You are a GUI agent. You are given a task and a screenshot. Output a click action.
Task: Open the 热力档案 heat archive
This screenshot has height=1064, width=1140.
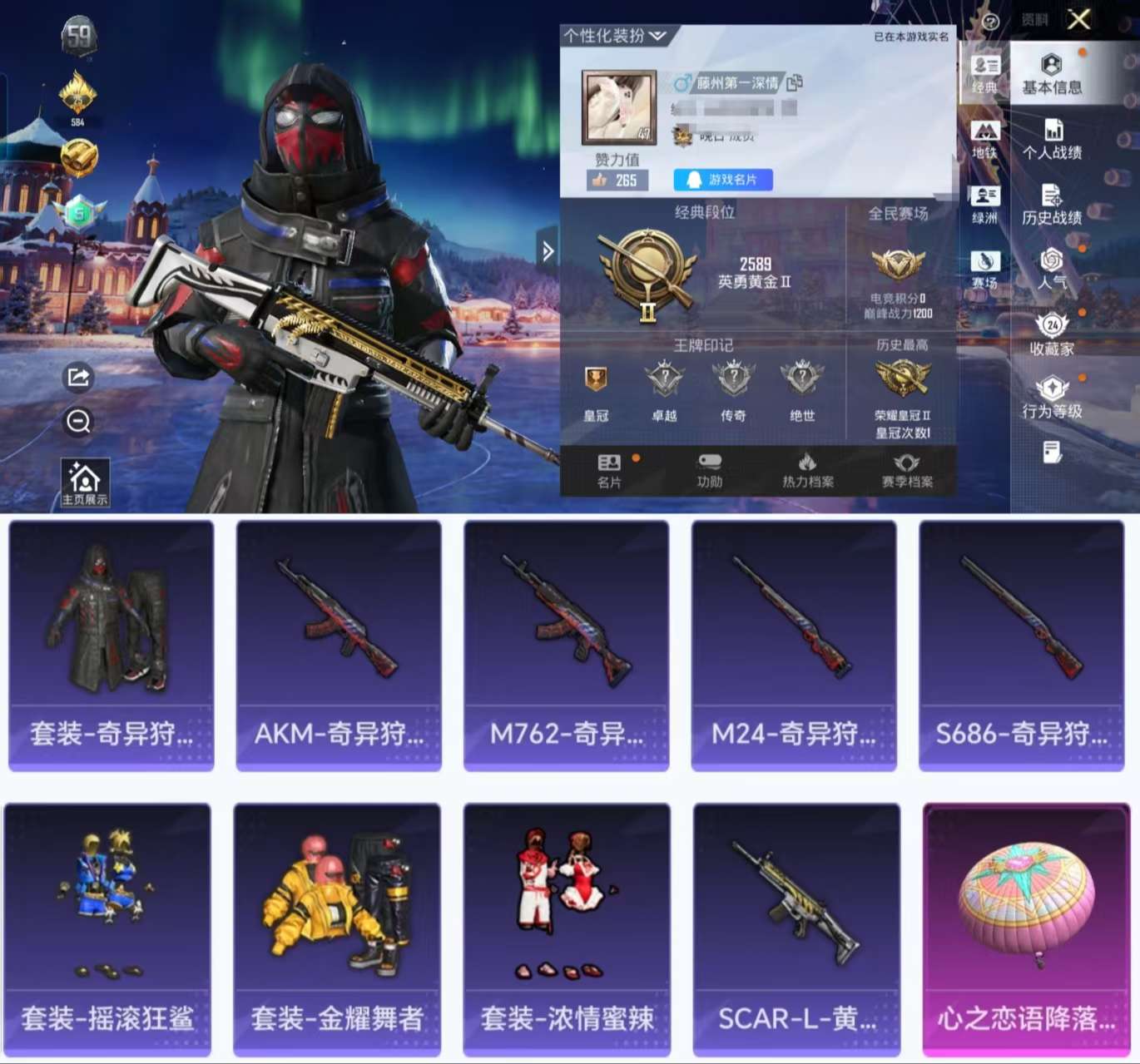tap(806, 470)
